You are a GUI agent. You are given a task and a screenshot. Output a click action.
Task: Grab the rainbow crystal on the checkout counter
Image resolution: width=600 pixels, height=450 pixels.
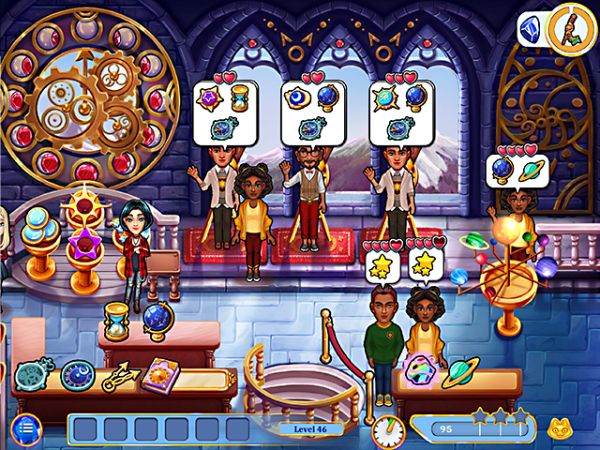point(419,372)
